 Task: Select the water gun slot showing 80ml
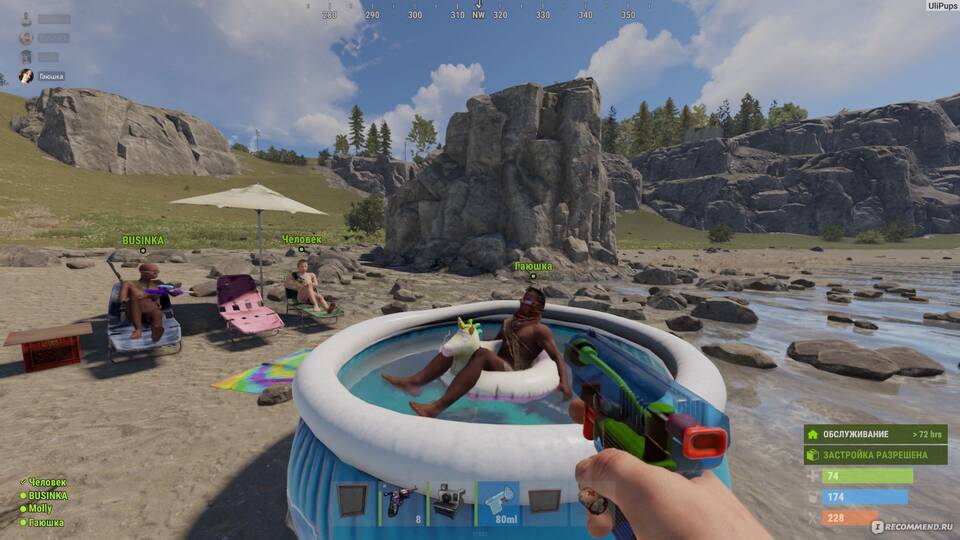(497, 500)
